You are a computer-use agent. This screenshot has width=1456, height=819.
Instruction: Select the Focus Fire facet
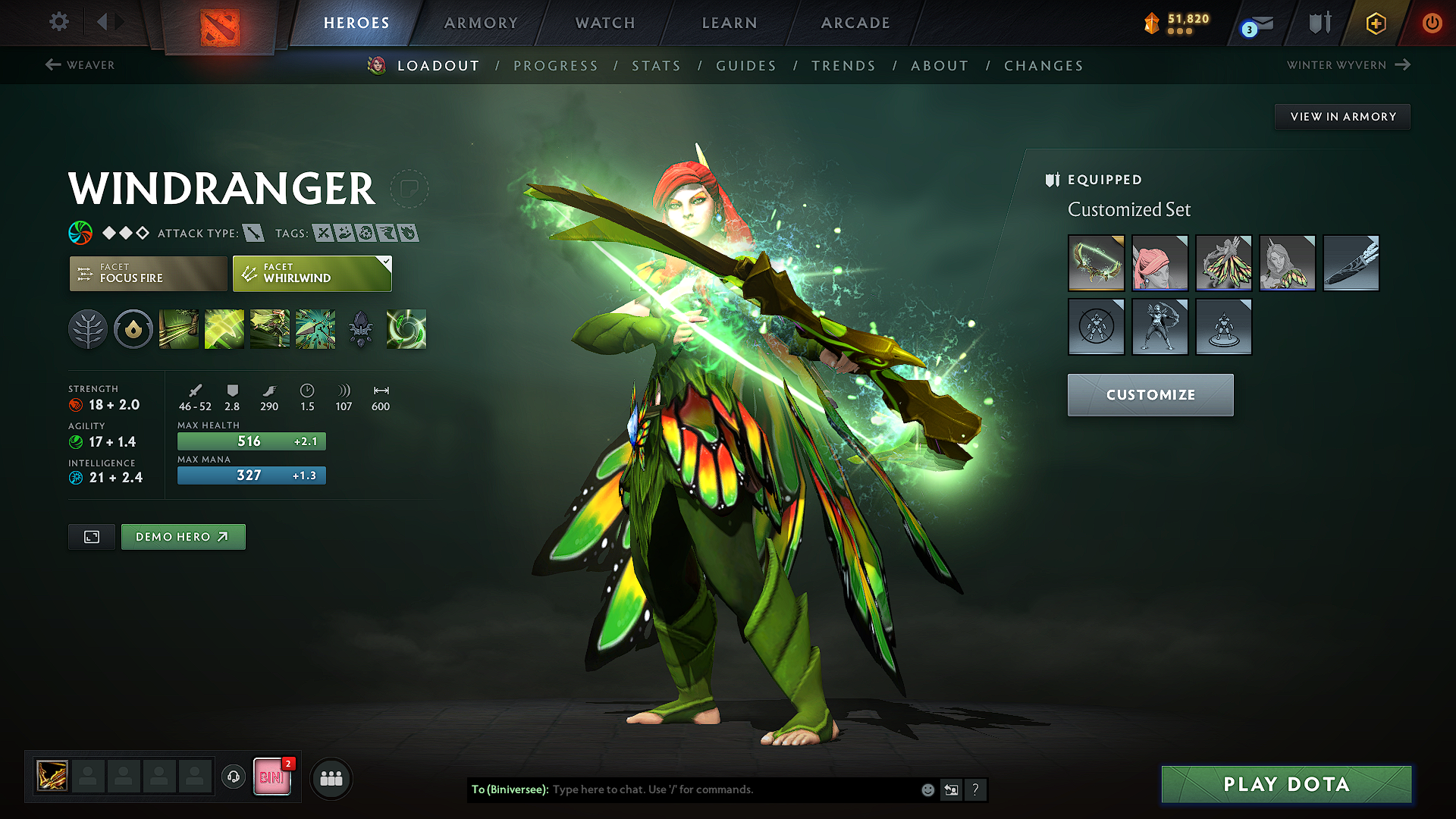148,274
